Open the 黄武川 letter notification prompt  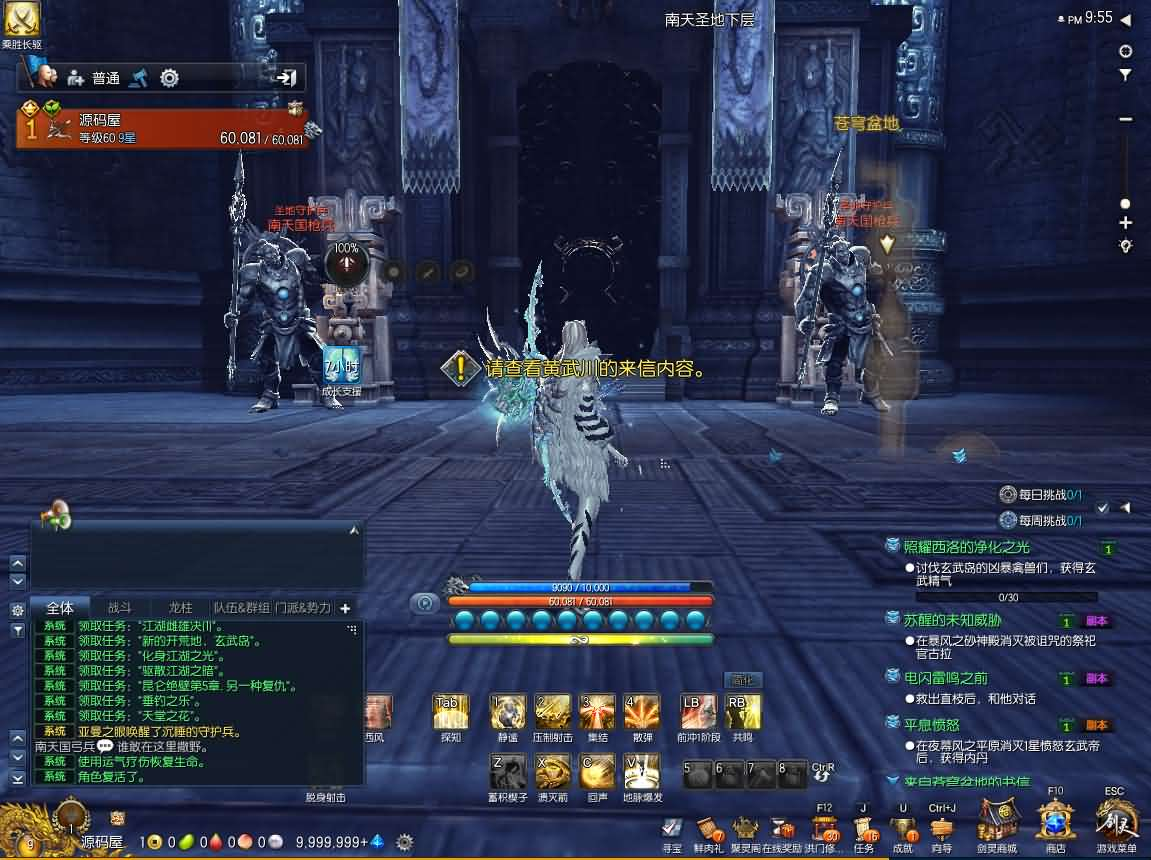[582, 368]
